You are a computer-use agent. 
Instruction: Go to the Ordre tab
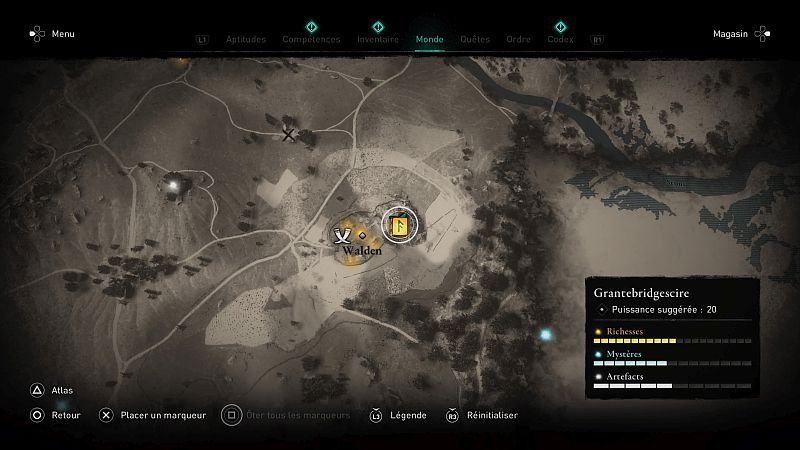click(x=518, y=40)
